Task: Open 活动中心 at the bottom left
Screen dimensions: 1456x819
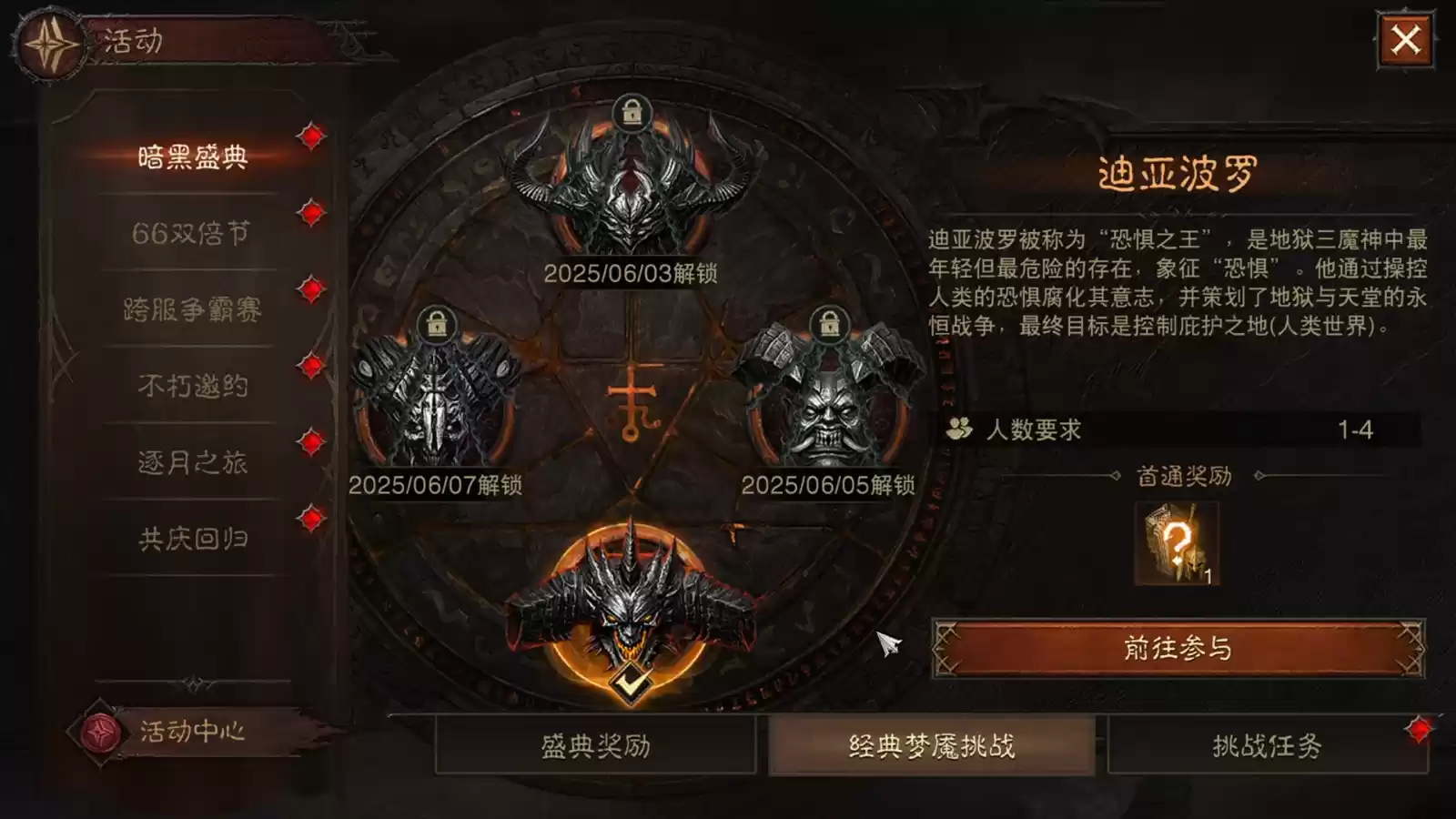Action: [x=194, y=729]
